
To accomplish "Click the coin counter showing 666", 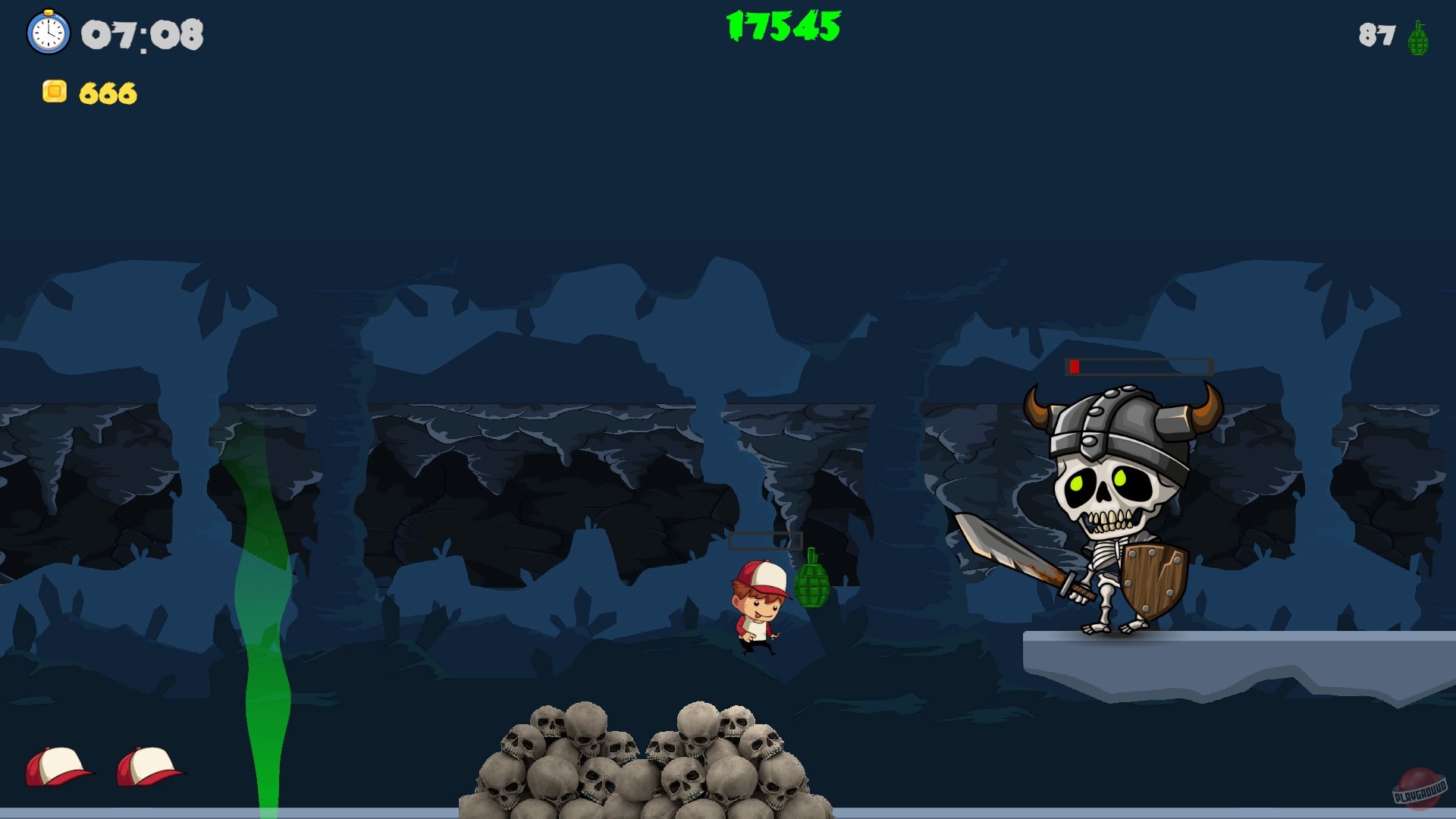I will click(x=108, y=93).
